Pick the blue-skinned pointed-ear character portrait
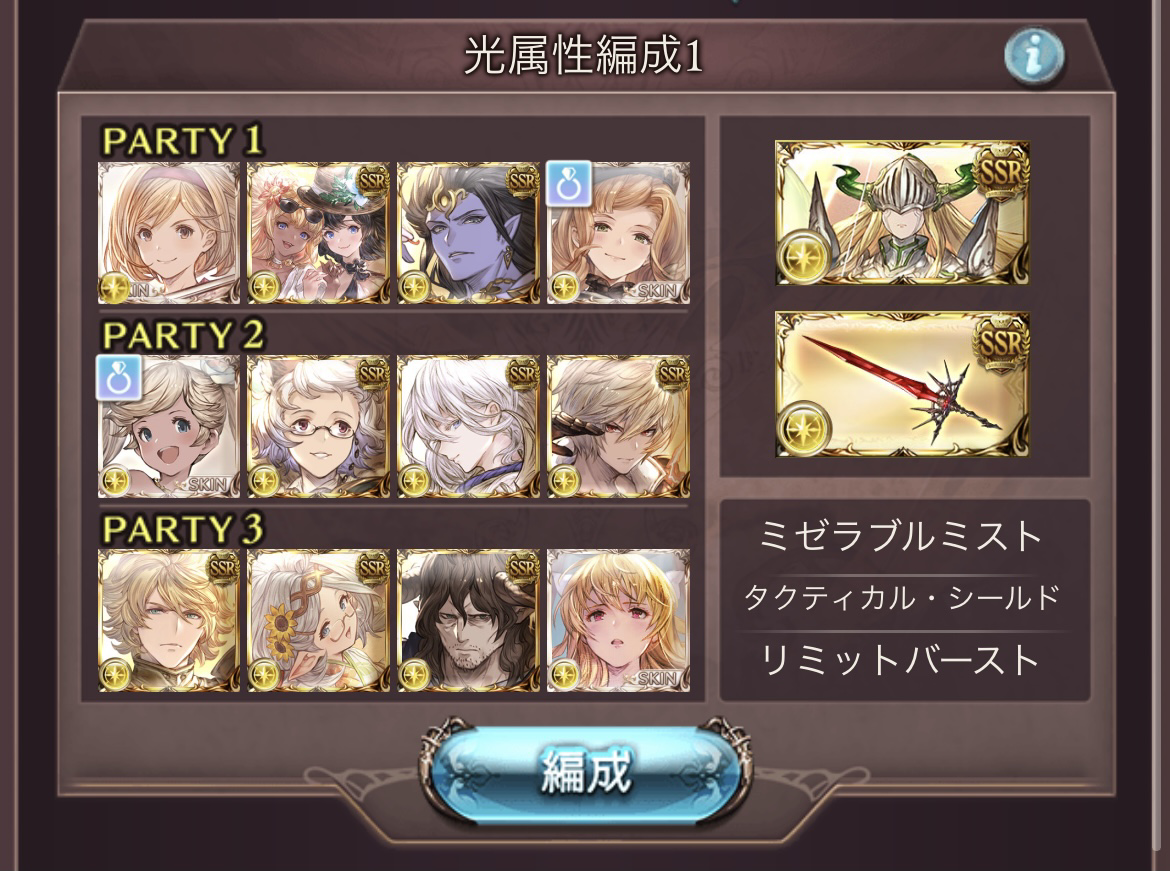 pyautogui.click(x=468, y=233)
